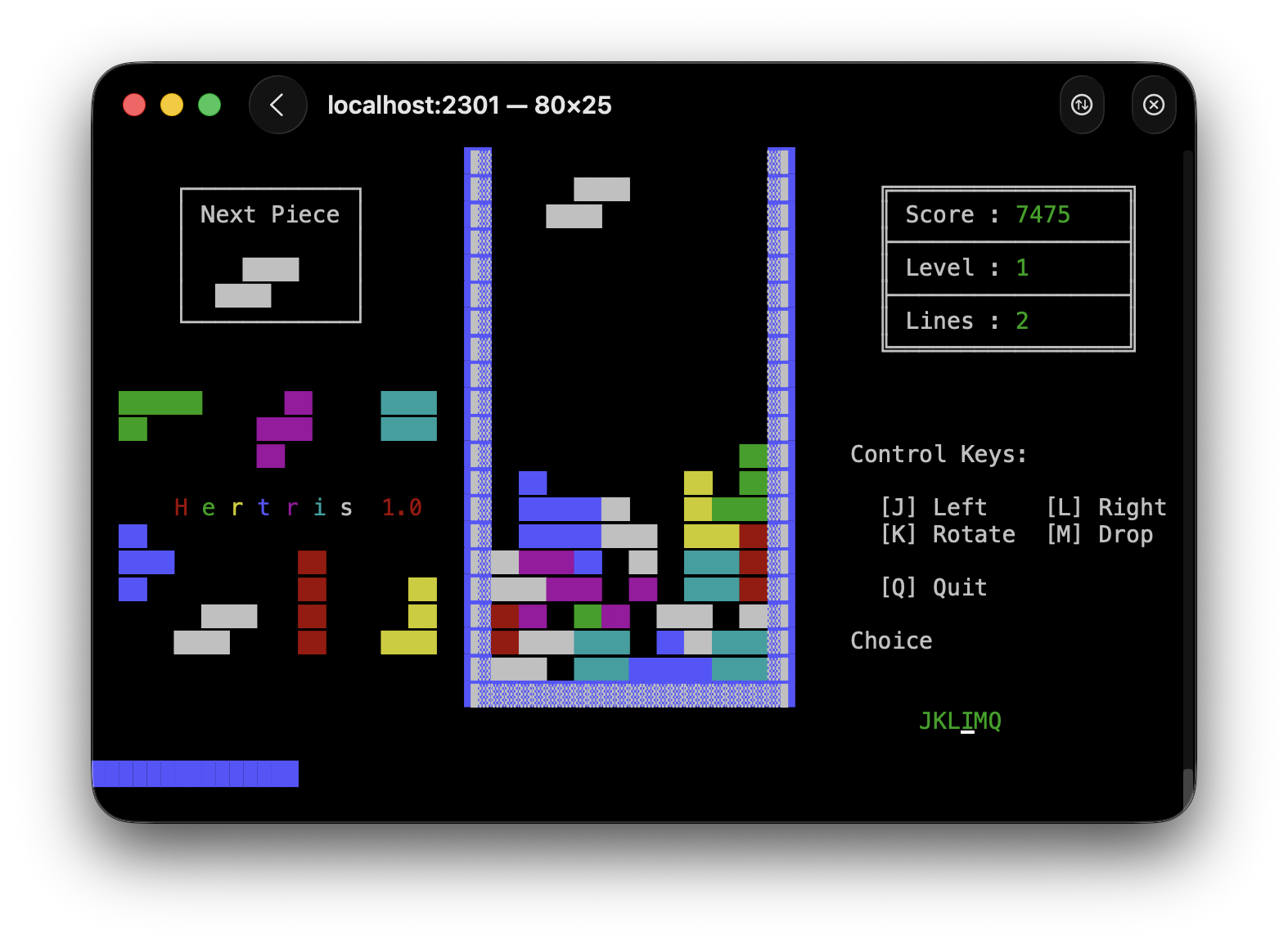
Task: Select the gray piece inside Next Piece box
Action: (256, 281)
